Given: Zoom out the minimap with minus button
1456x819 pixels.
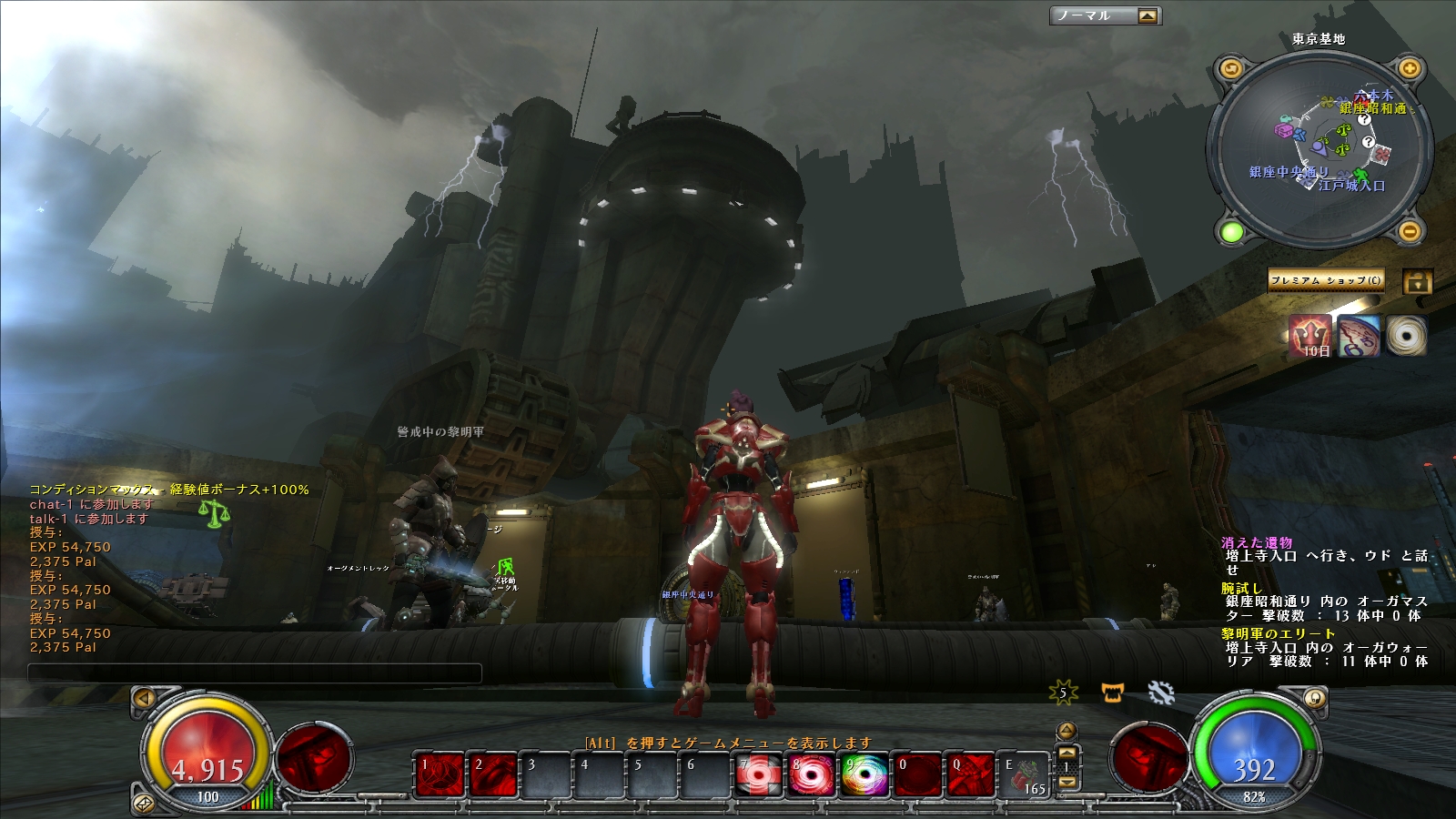Looking at the screenshot, I should click(1409, 232).
